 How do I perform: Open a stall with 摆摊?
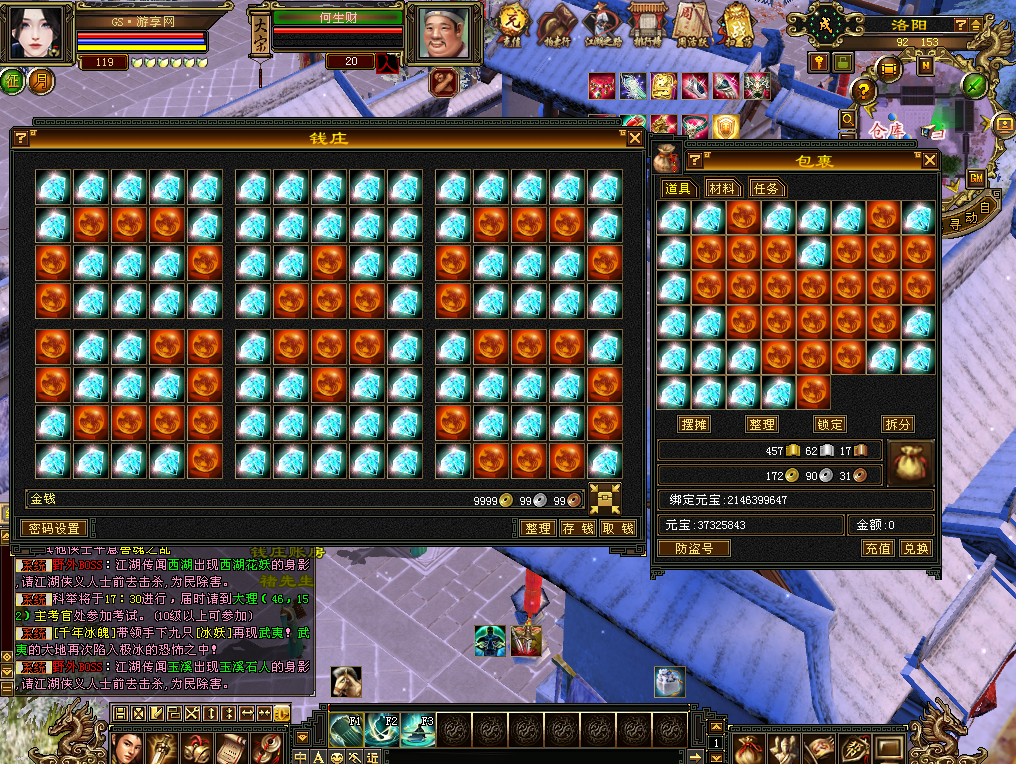[693, 424]
